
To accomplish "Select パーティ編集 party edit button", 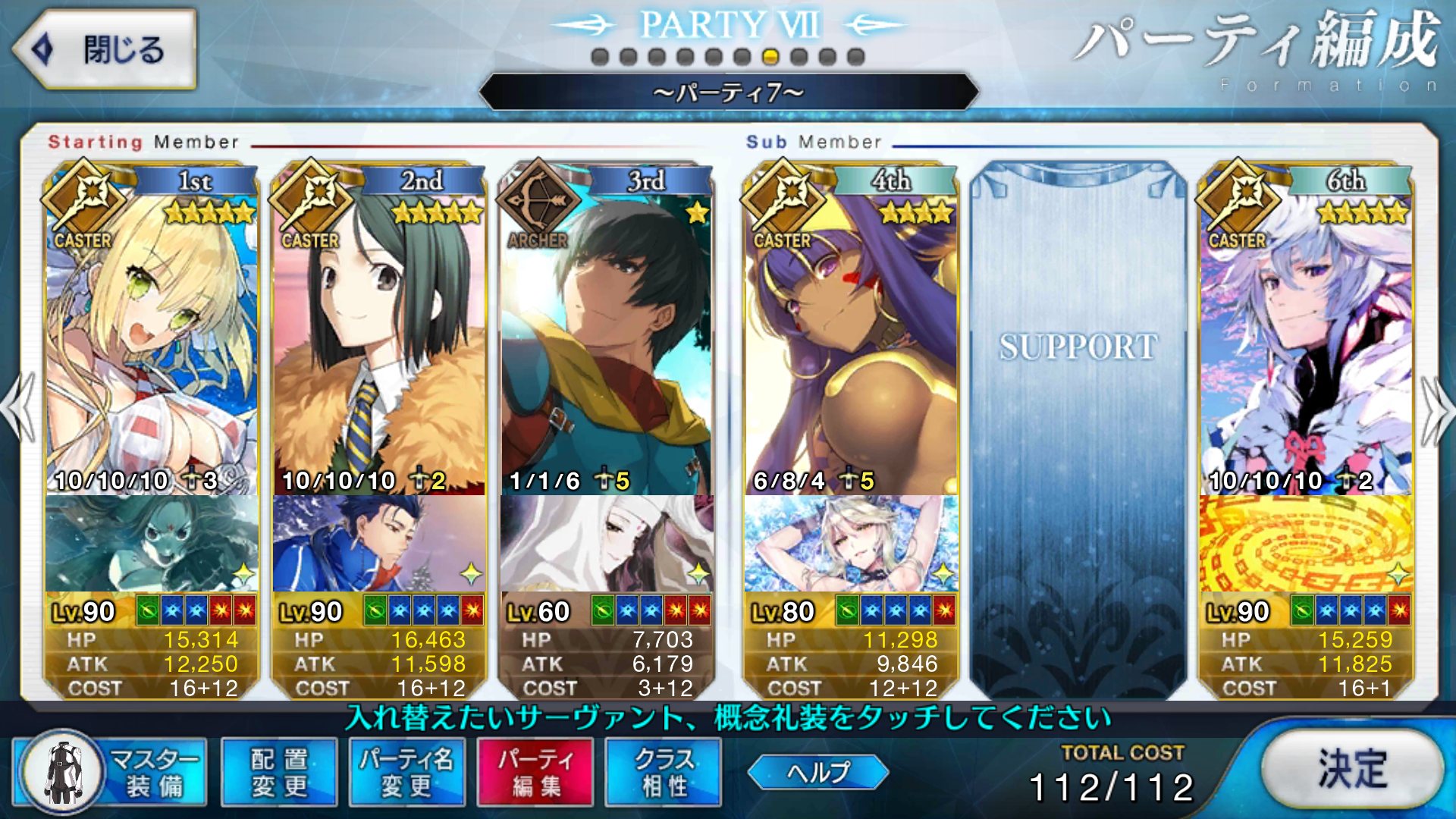I will (x=535, y=772).
